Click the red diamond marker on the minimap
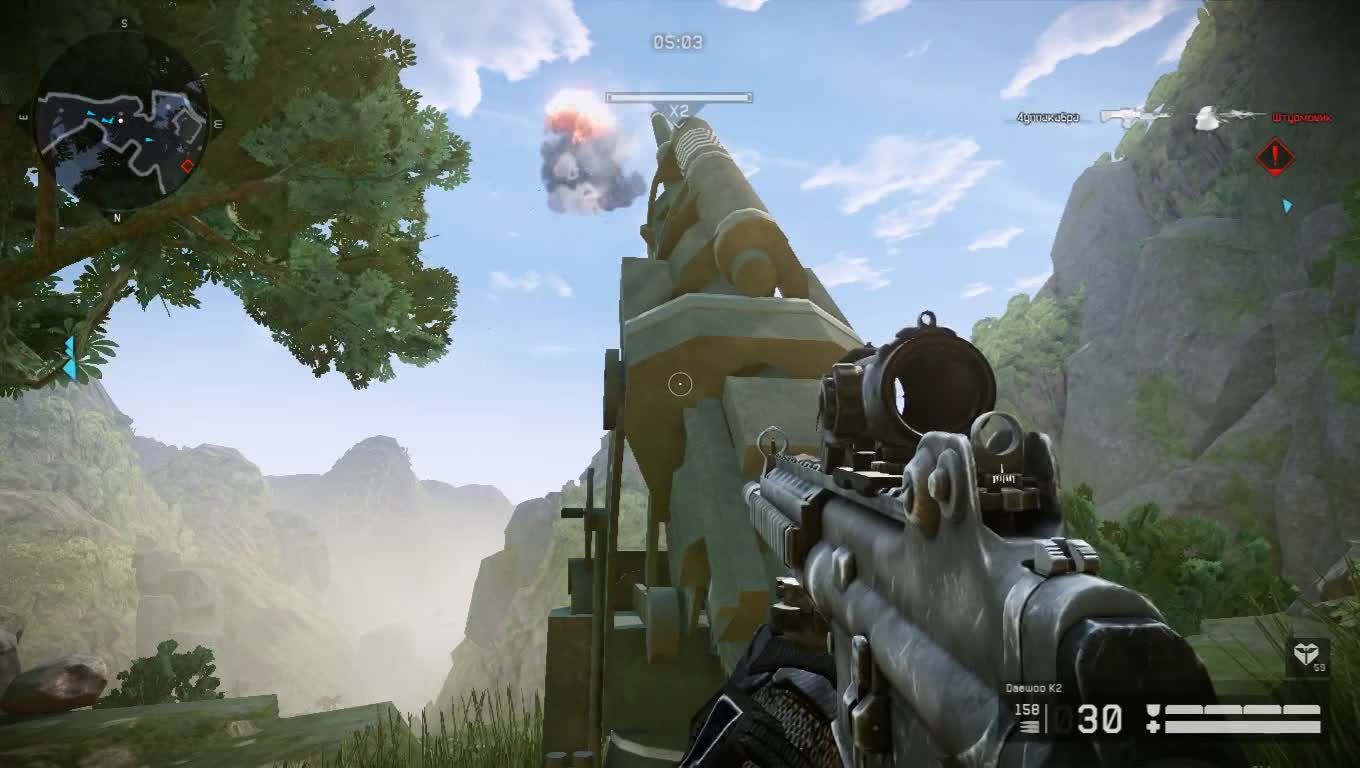1360x768 pixels. (x=188, y=165)
